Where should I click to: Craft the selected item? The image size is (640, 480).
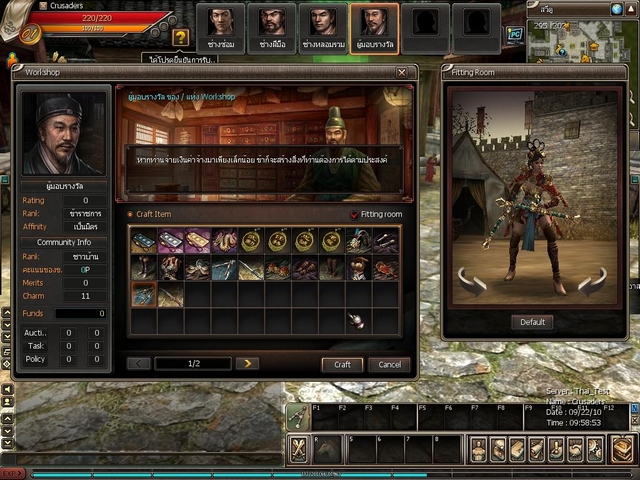(x=342, y=365)
